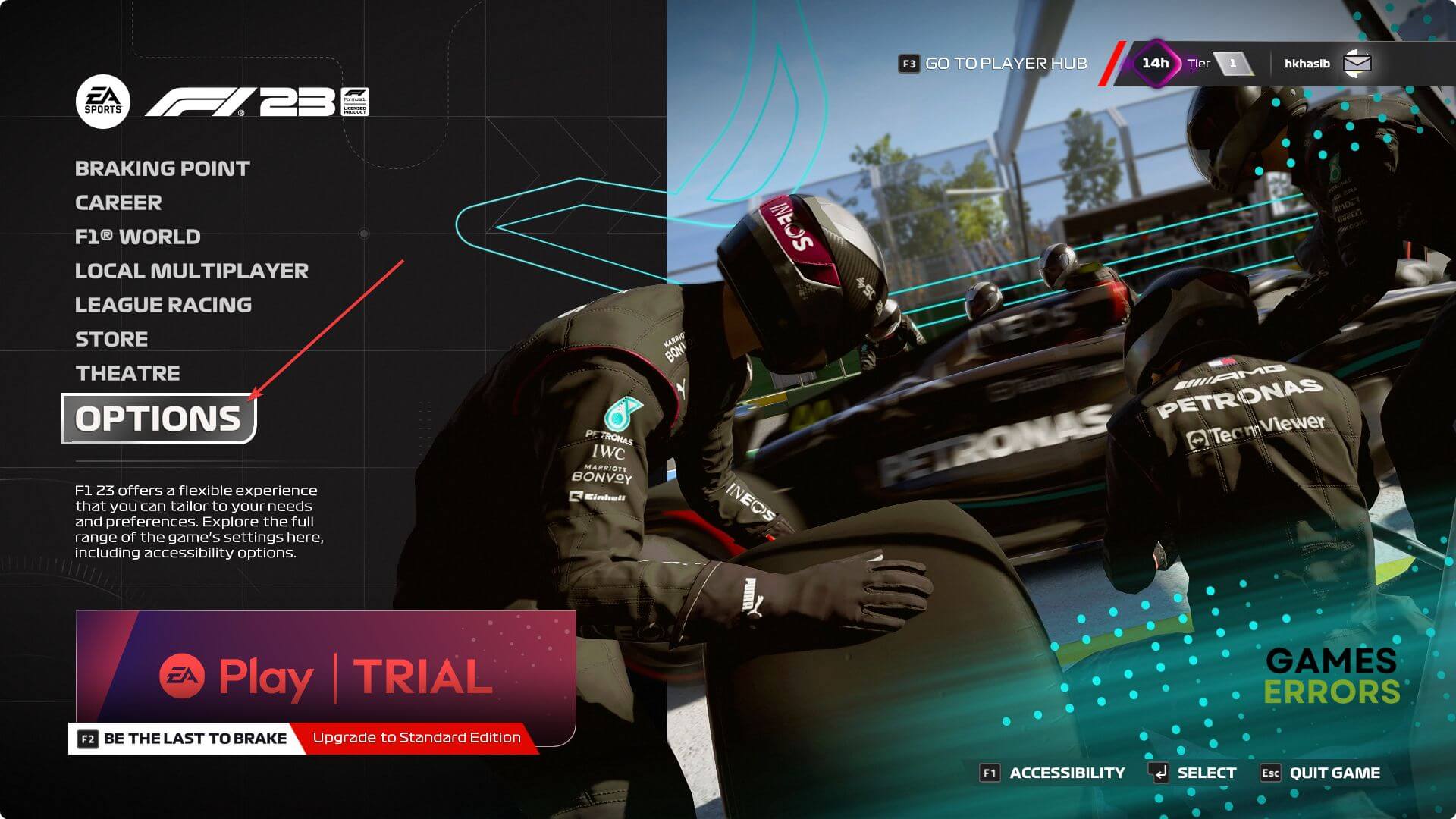Choose Local Multiplayer from the menu
Image resolution: width=1456 pixels, height=819 pixels.
click(191, 271)
